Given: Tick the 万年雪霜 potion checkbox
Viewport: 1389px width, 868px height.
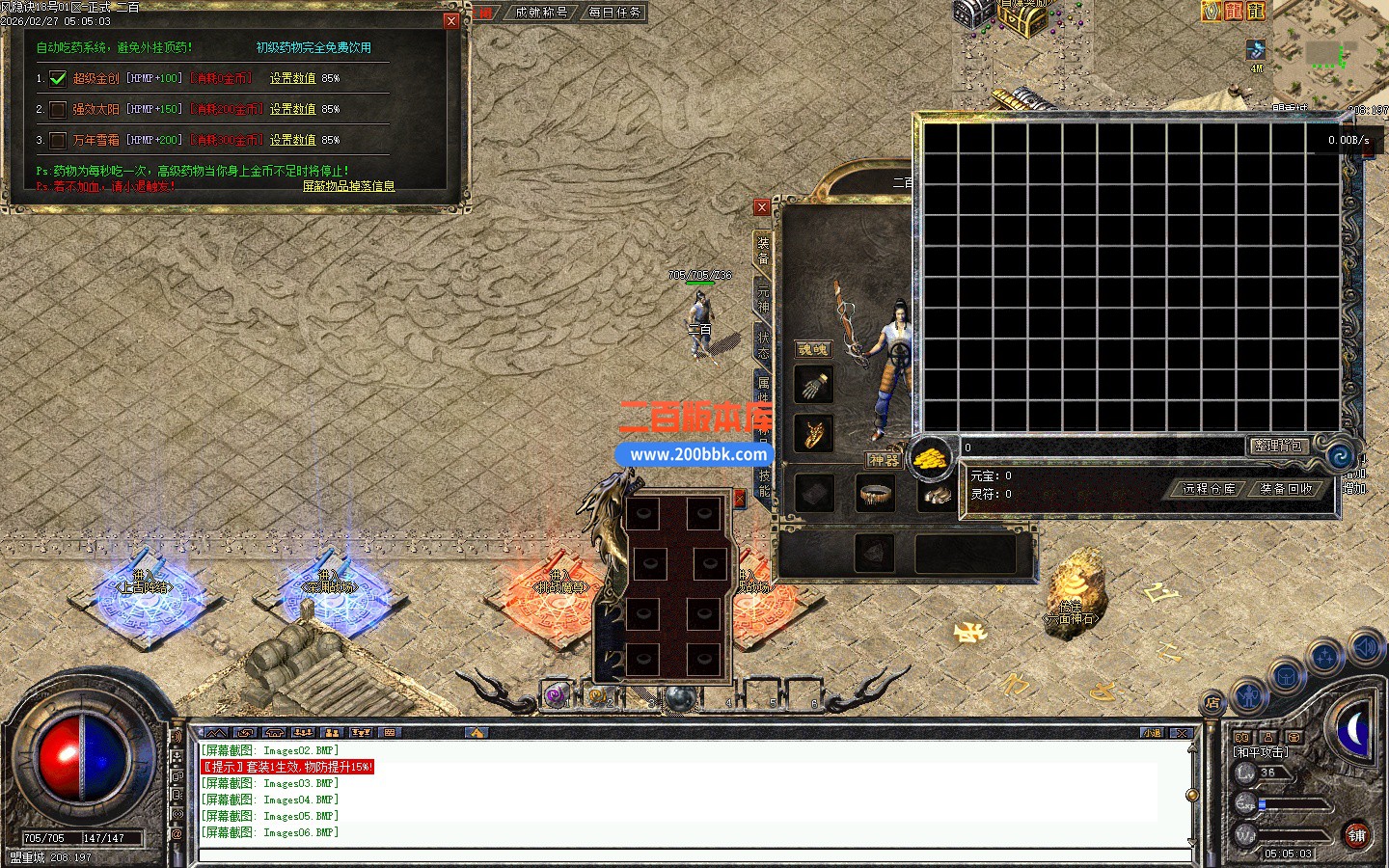Looking at the screenshot, I should (58, 140).
